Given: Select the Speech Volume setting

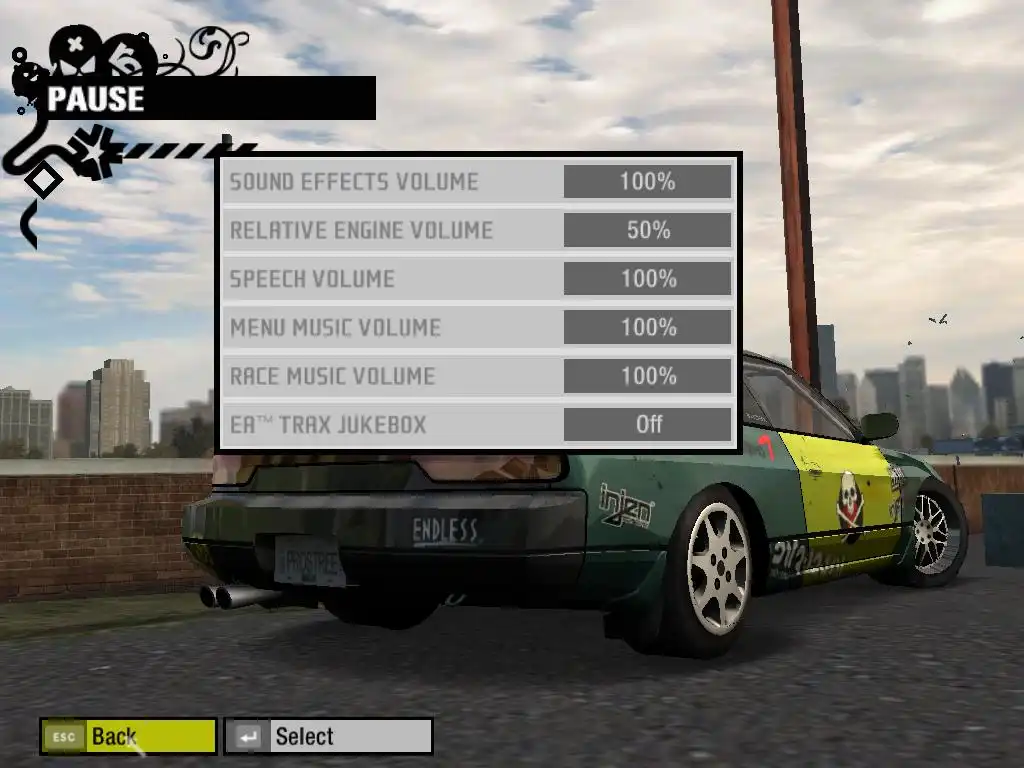Looking at the screenshot, I should coord(312,279).
